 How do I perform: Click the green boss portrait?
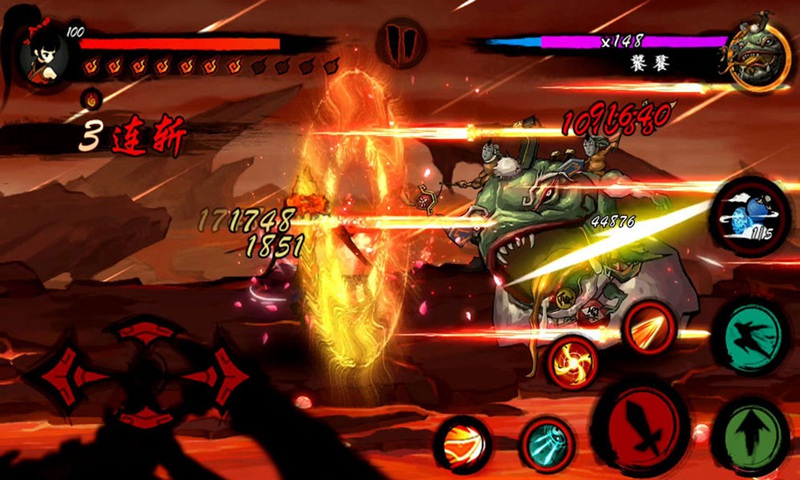[758, 53]
